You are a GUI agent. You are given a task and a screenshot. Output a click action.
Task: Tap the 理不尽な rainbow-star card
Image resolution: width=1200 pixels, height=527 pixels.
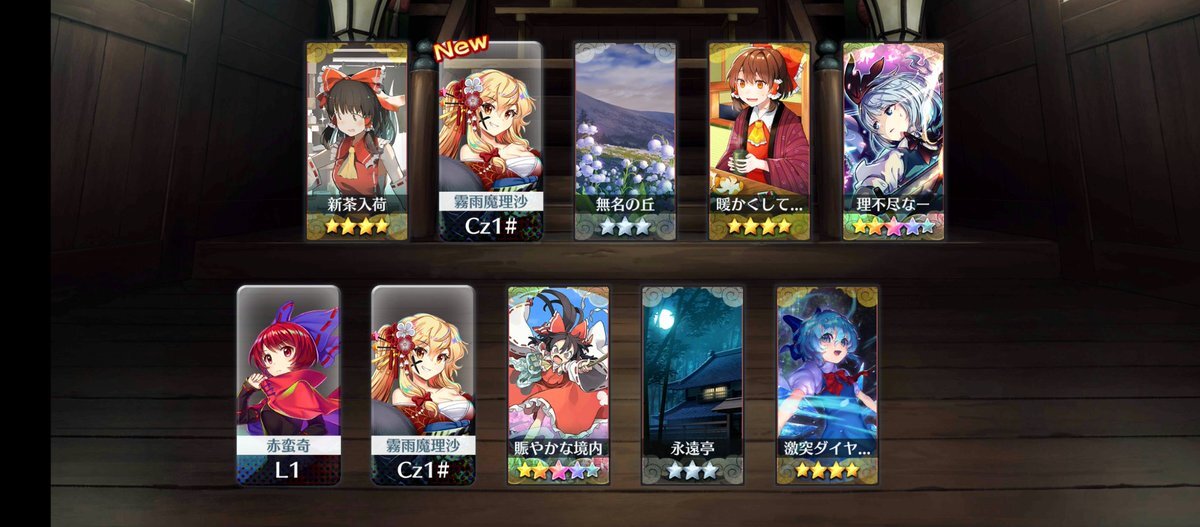click(893, 140)
